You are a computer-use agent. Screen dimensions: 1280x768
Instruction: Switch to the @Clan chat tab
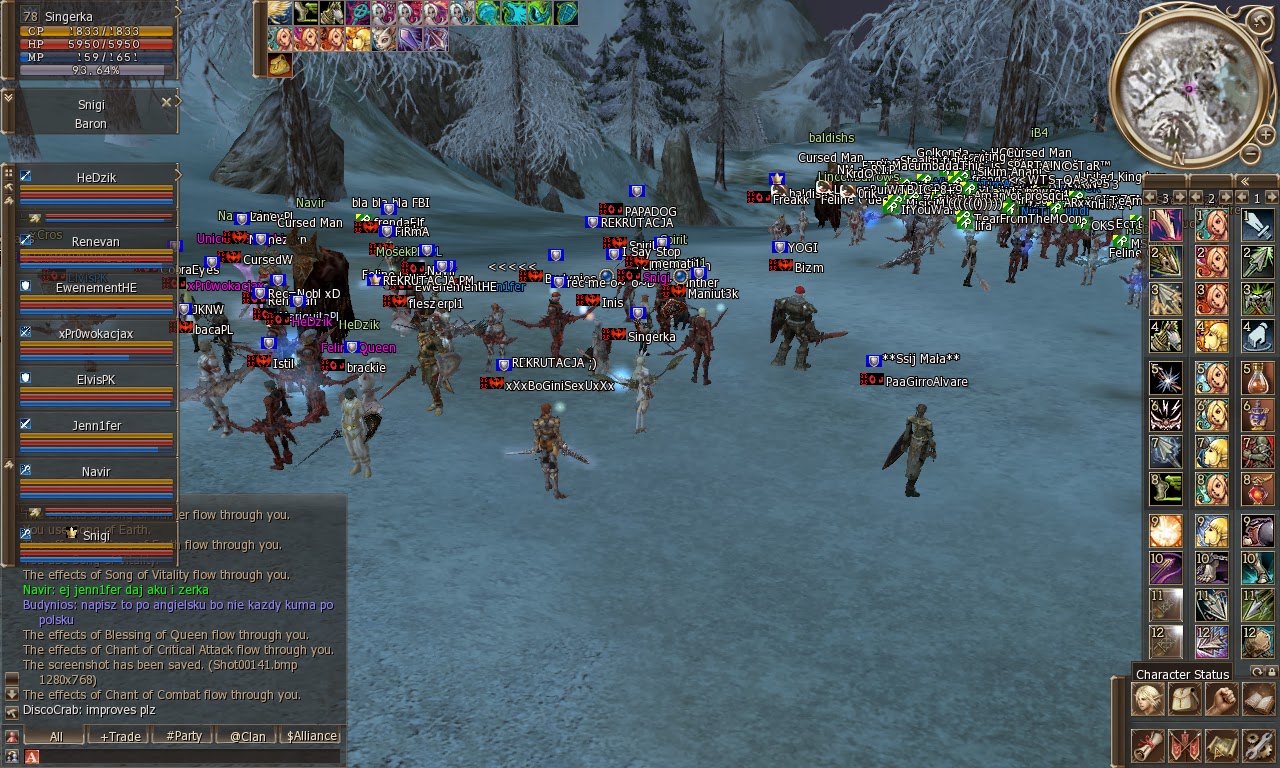pos(247,735)
